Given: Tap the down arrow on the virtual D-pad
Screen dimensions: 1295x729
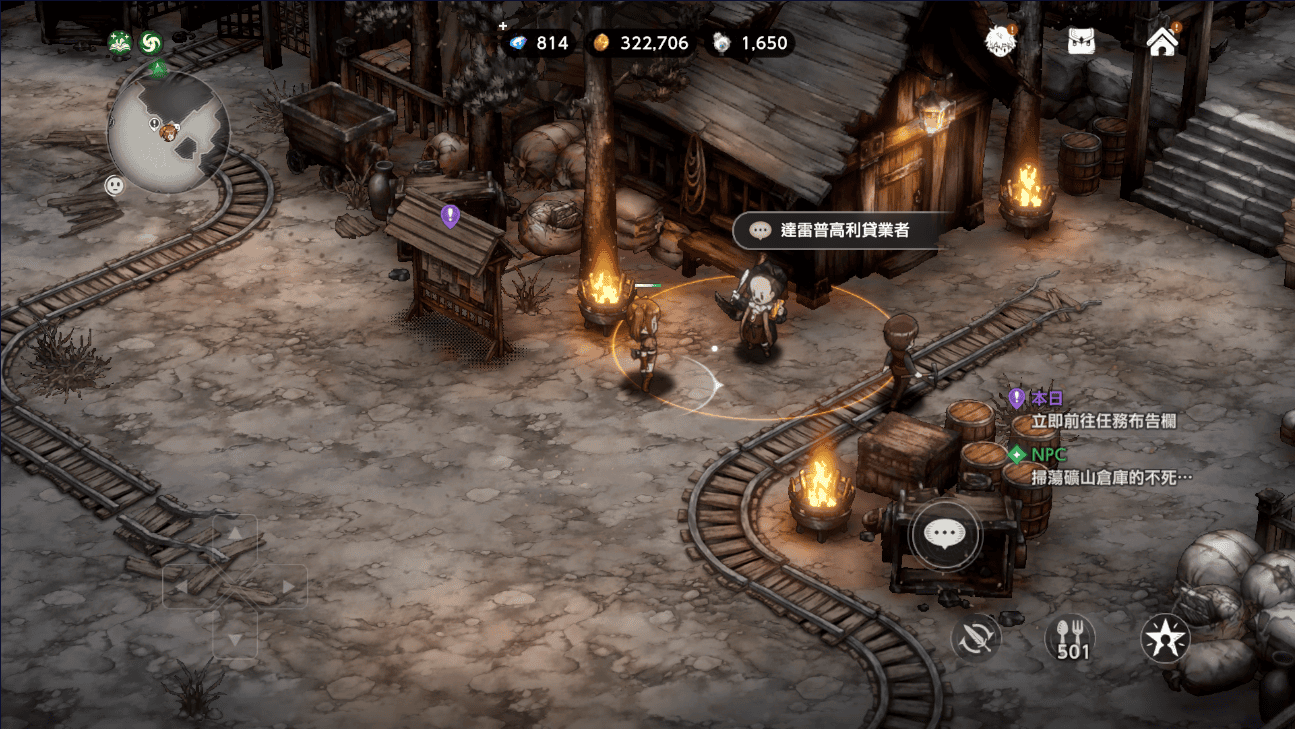Looking at the screenshot, I should [235, 637].
